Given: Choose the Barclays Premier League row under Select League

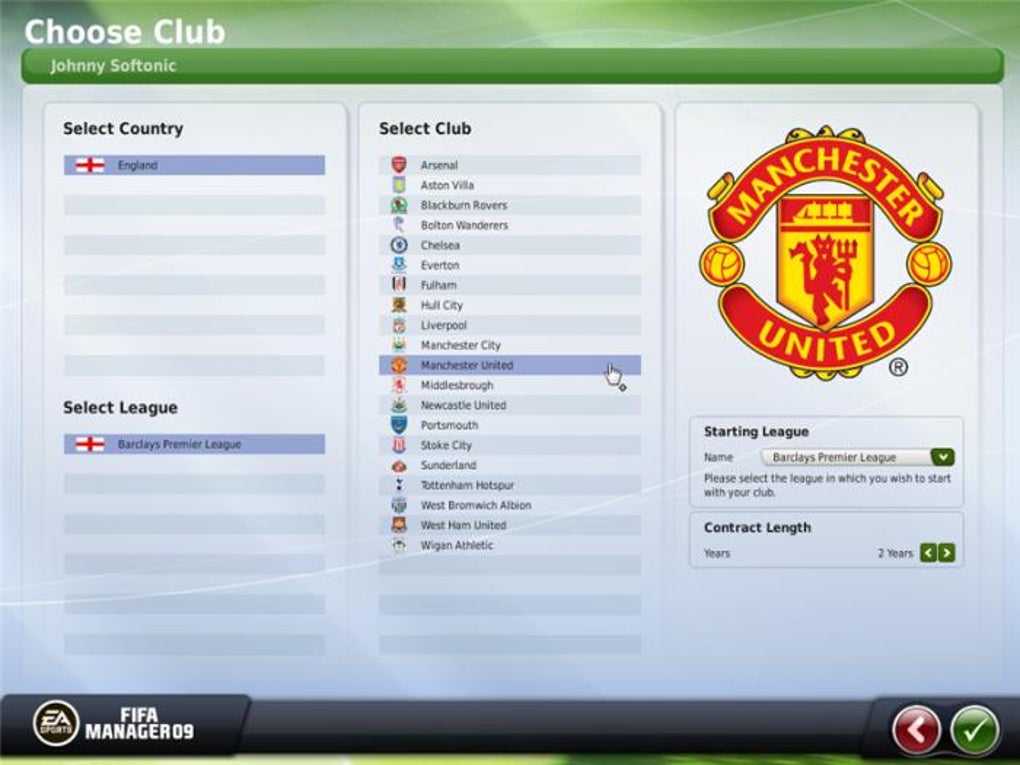Looking at the screenshot, I should point(194,444).
